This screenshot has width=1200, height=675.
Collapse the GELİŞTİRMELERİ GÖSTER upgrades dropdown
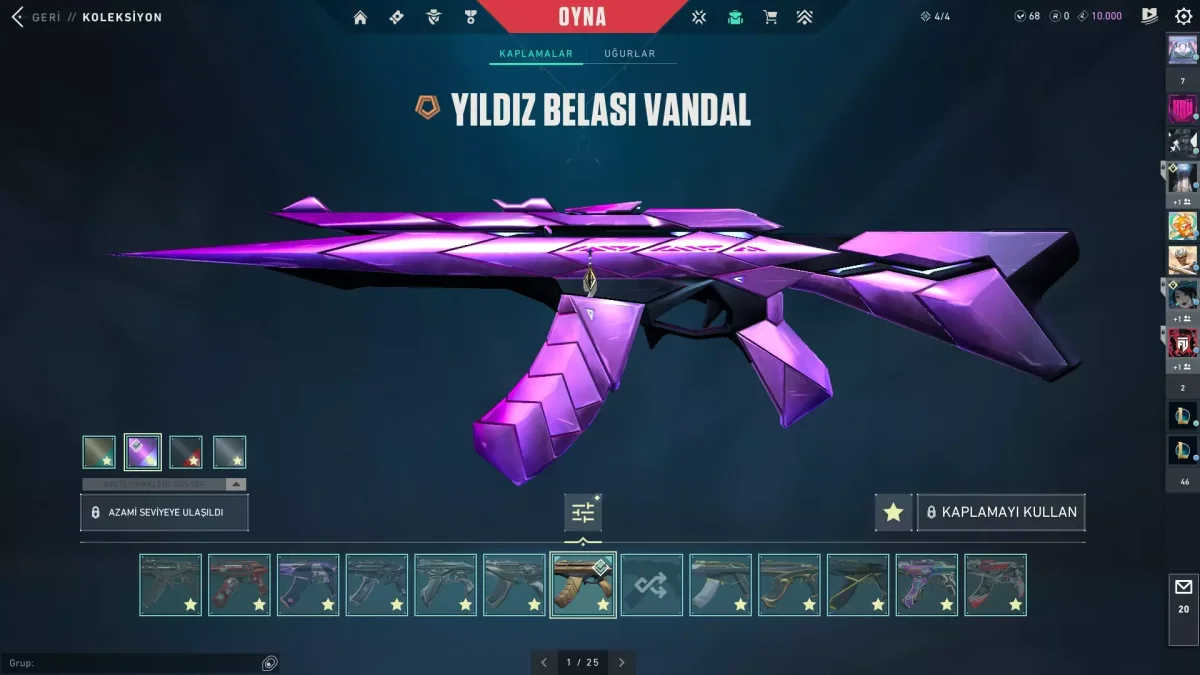(235, 484)
